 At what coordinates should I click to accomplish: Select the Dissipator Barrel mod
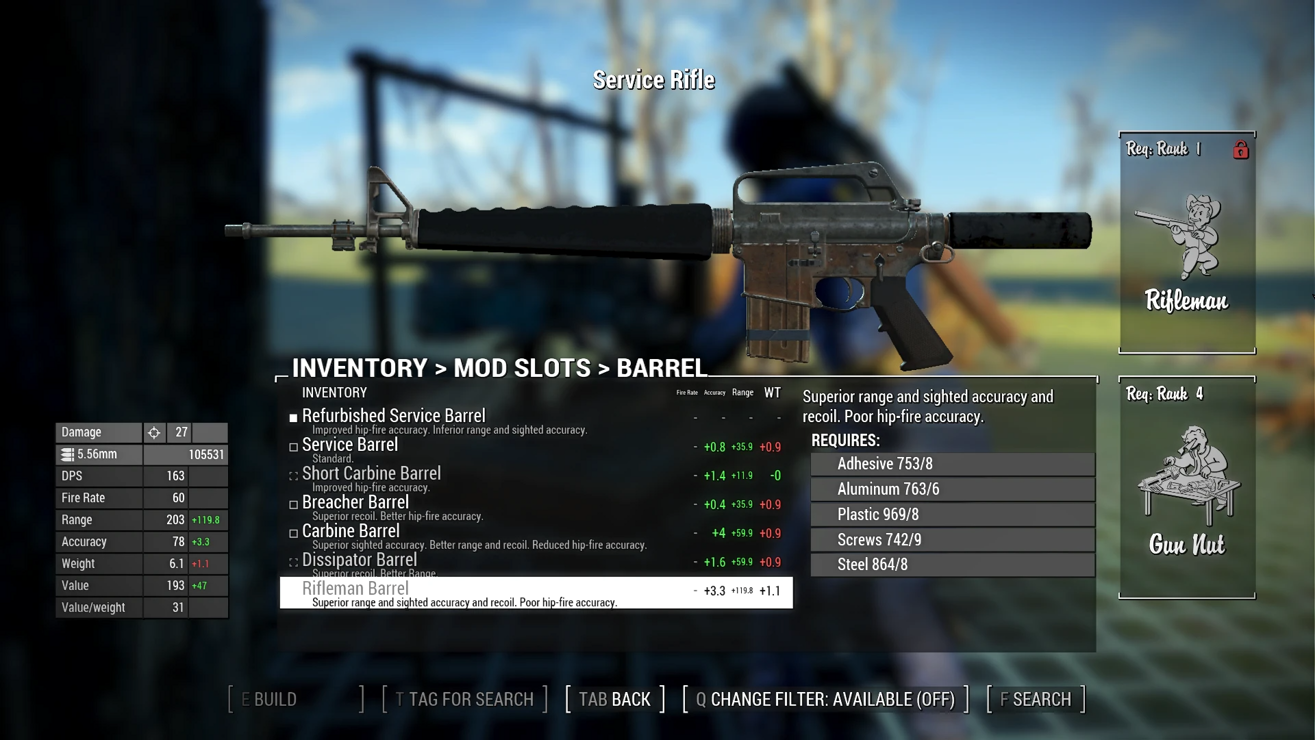click(359, 561)
